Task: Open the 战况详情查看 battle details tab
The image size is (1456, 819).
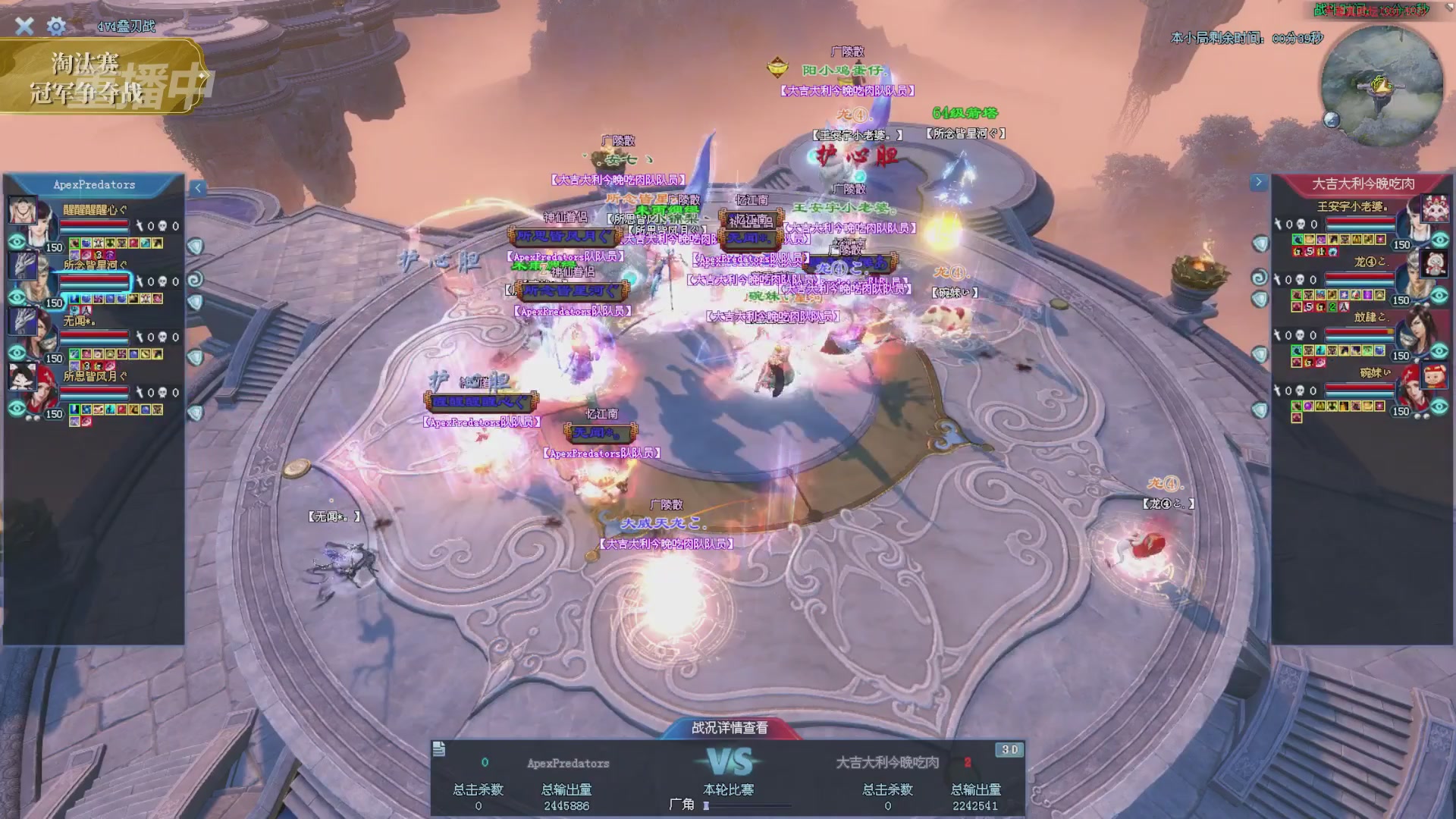Action: (x=730, y=728)
